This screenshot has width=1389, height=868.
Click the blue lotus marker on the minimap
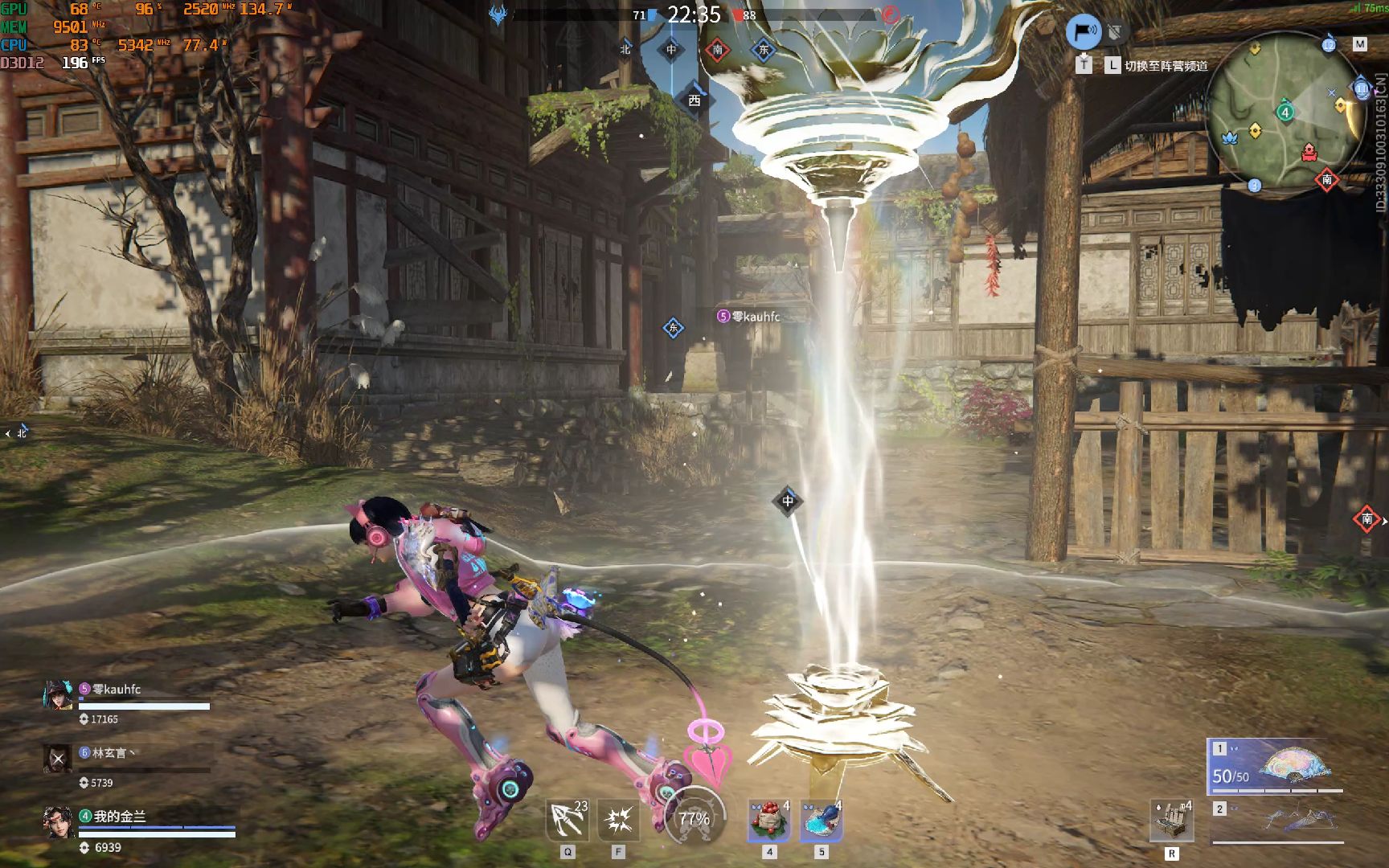(1229, 138)
